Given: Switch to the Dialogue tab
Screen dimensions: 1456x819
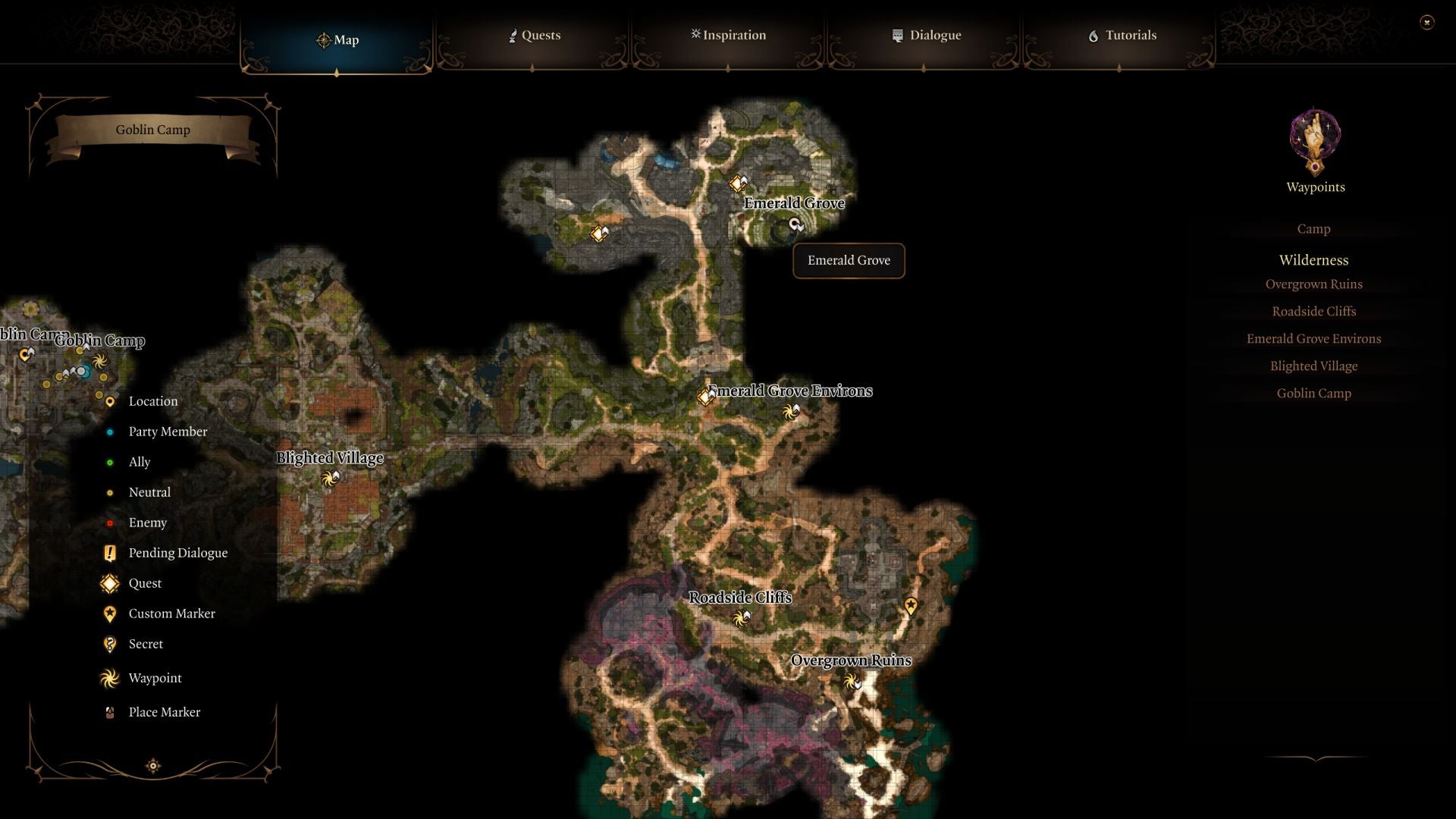Looking at the screenshot, I should tap(927, 35).
